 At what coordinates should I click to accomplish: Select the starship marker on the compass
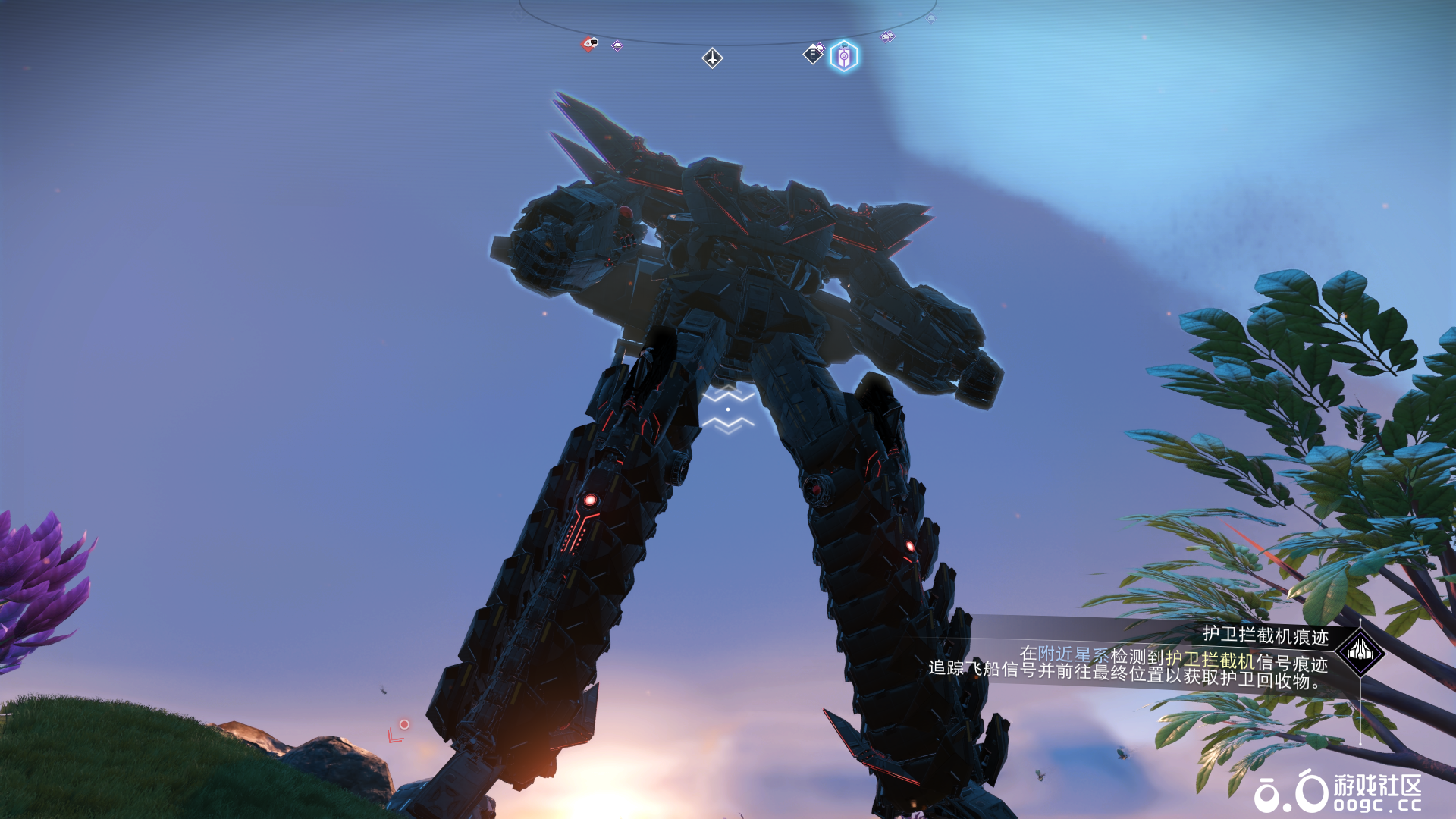click(712, 58)
